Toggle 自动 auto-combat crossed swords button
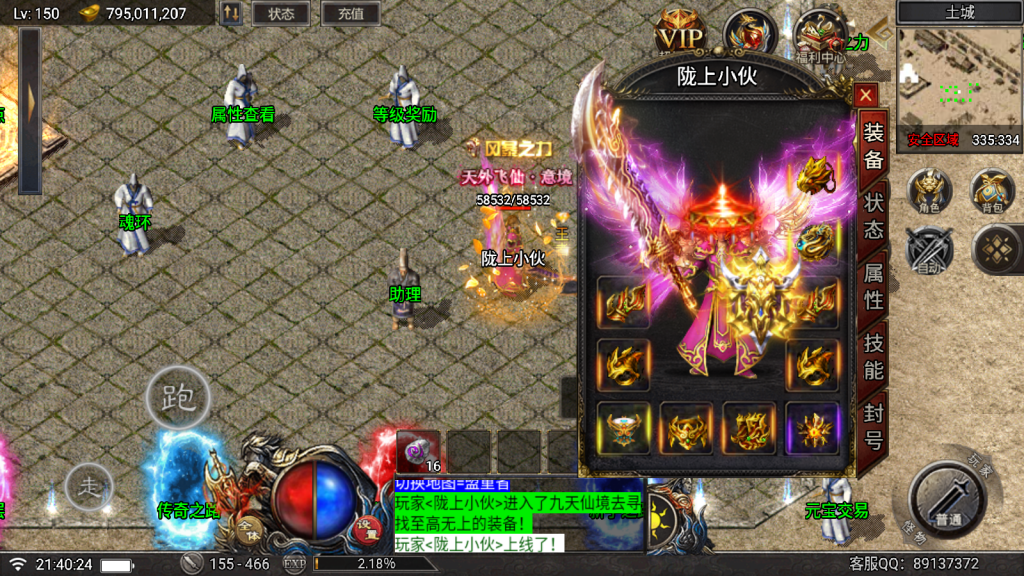This screenshot has width=1024, height=576. pos(930,250)
